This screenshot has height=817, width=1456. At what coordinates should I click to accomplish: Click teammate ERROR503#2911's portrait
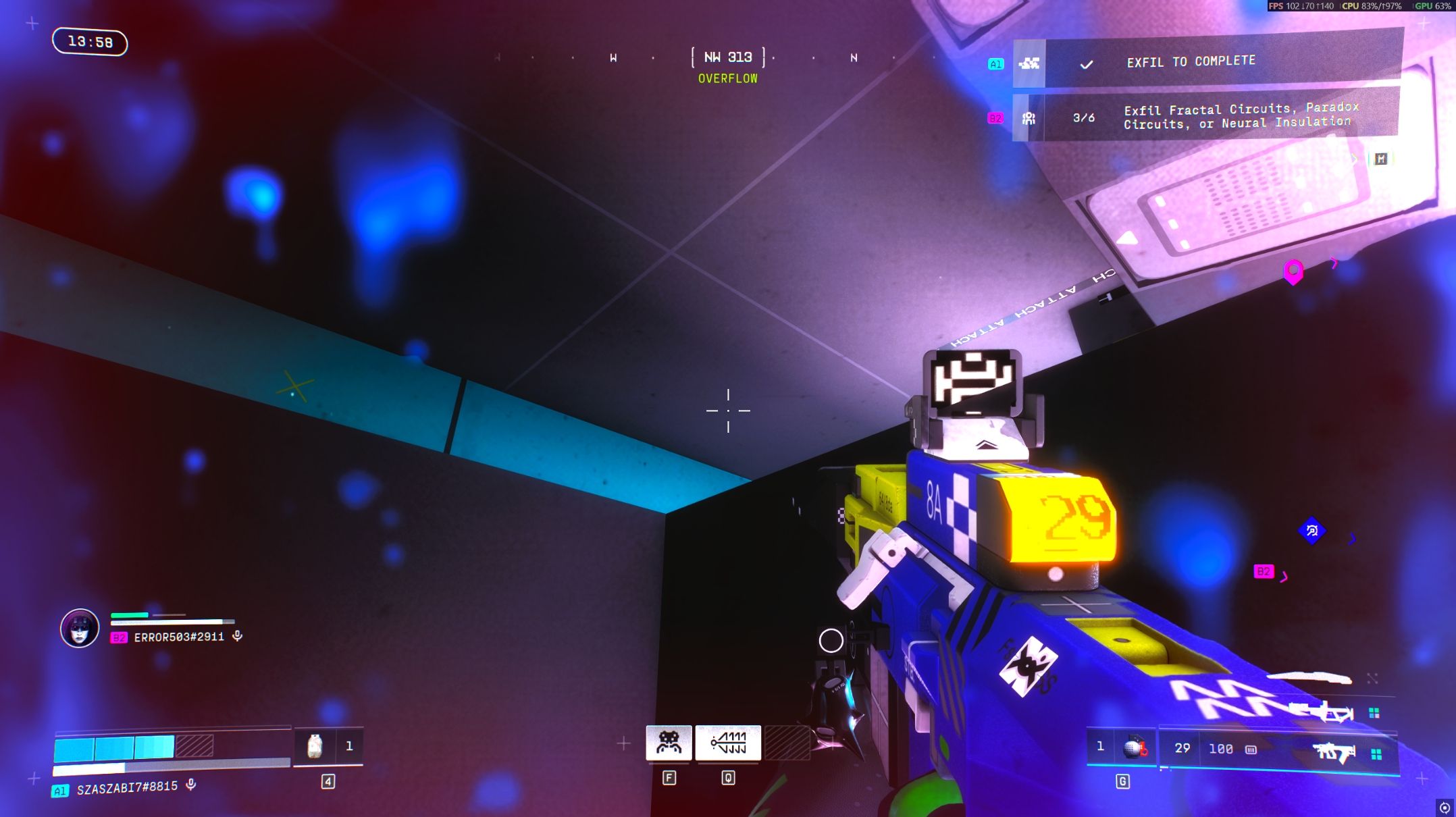pos(80,628)
